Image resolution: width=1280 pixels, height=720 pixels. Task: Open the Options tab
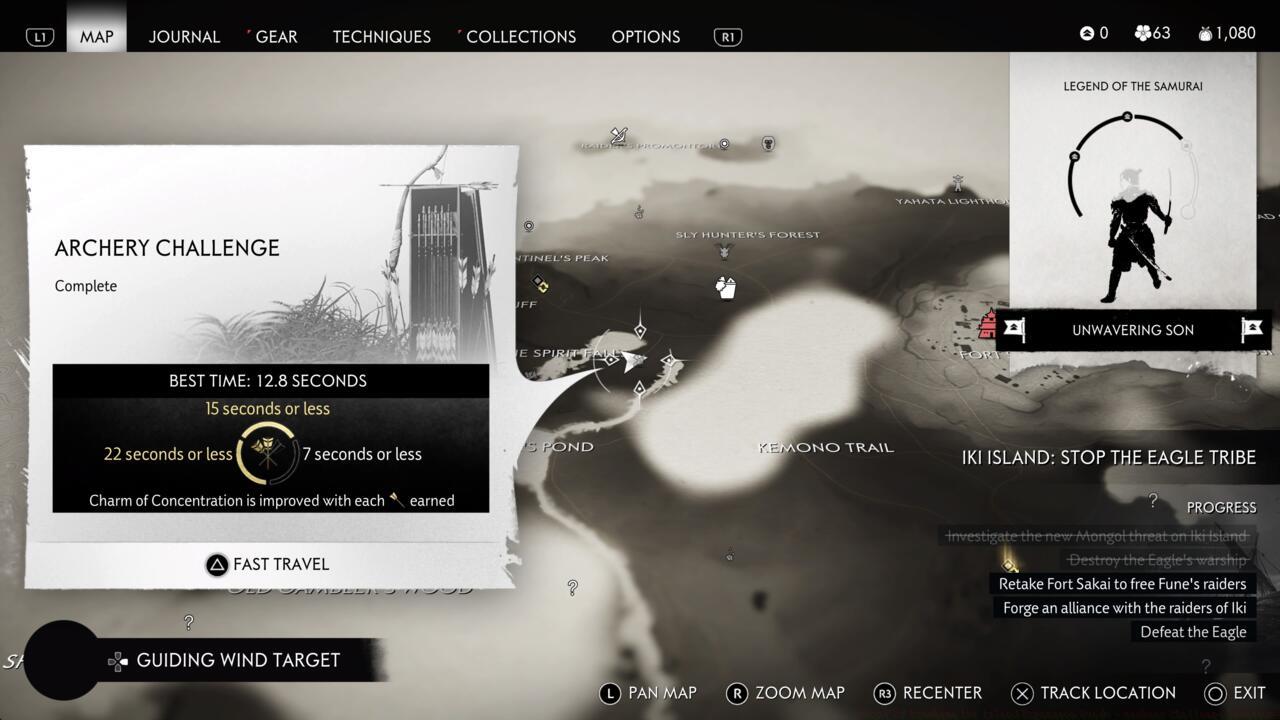645,36
